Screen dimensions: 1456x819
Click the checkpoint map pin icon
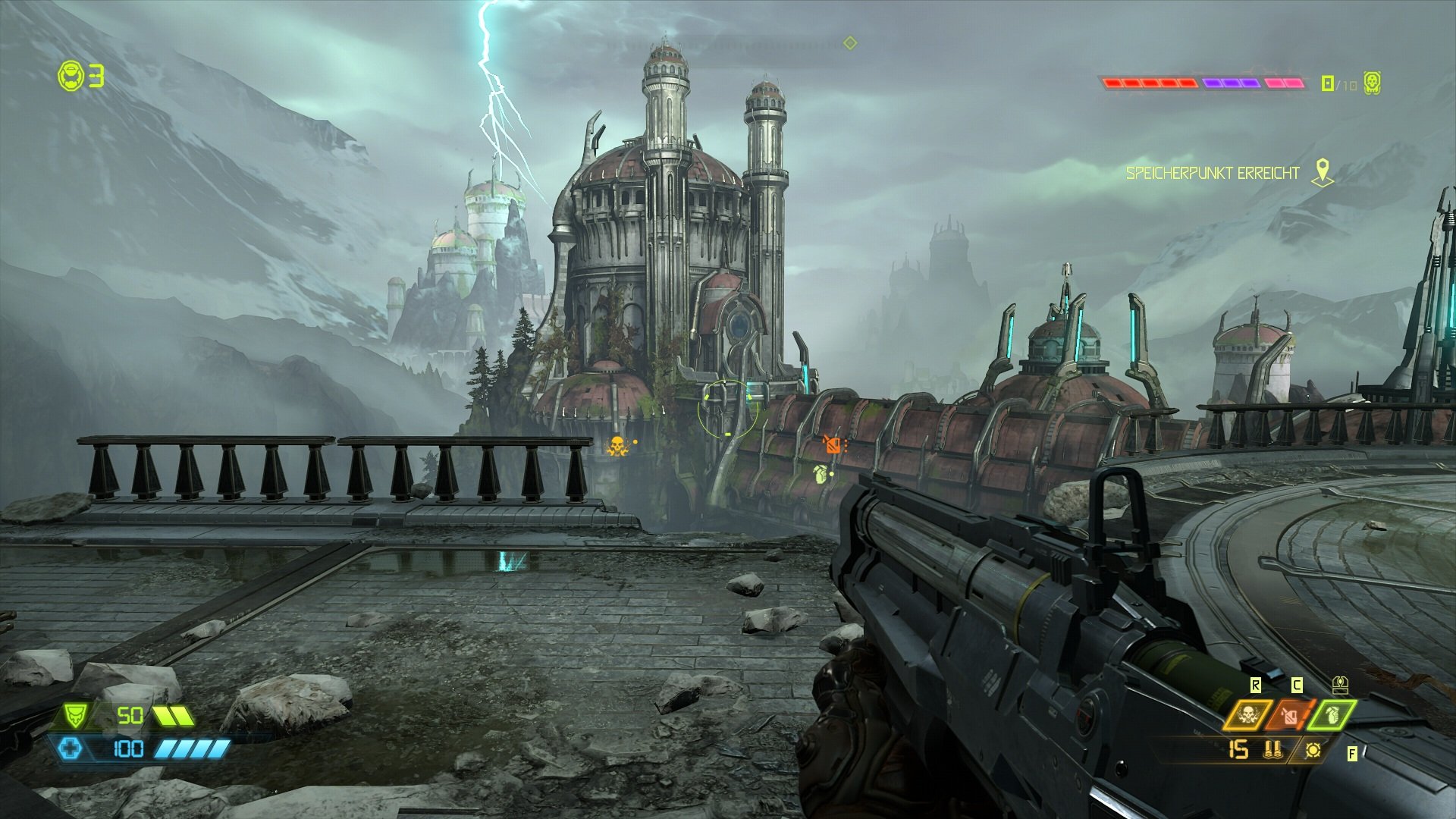[x=1323, y=172]
